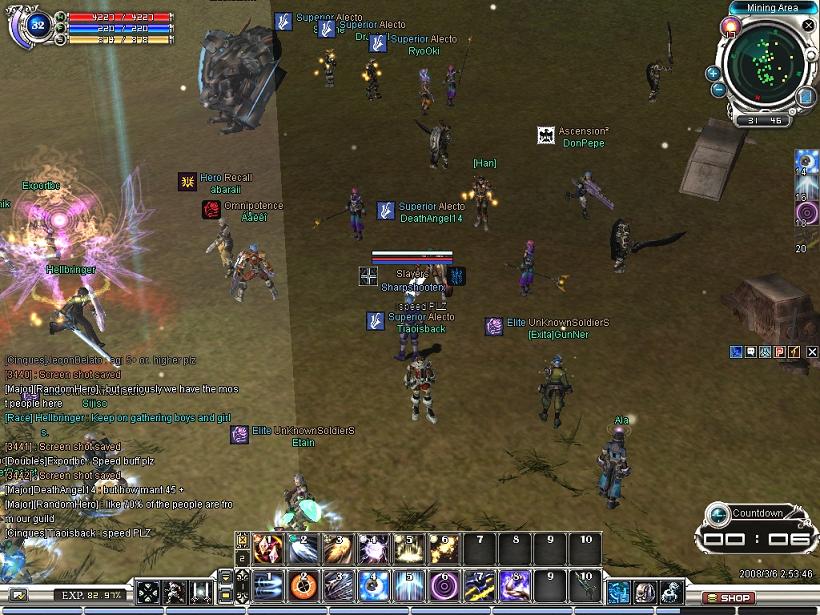
Task: Select the top-row skill in slot 1
Action: pos(268,547)
